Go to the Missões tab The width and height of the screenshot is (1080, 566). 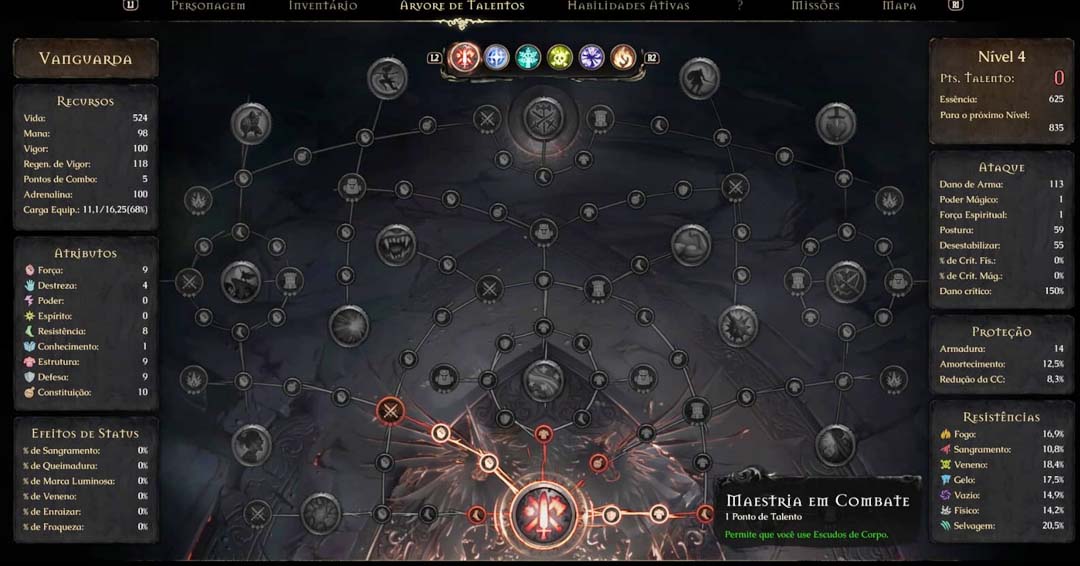[815, 6]
